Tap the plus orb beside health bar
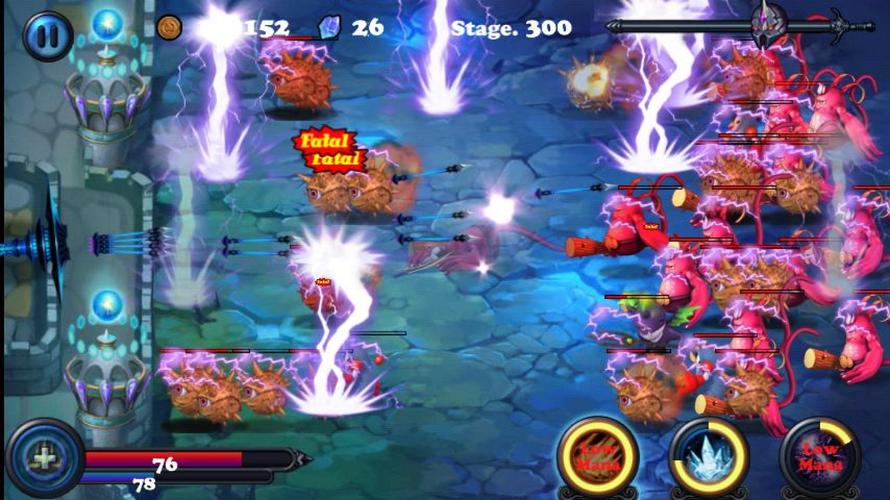The width and height of the screenshot is (890, 500). pos(44,459)
